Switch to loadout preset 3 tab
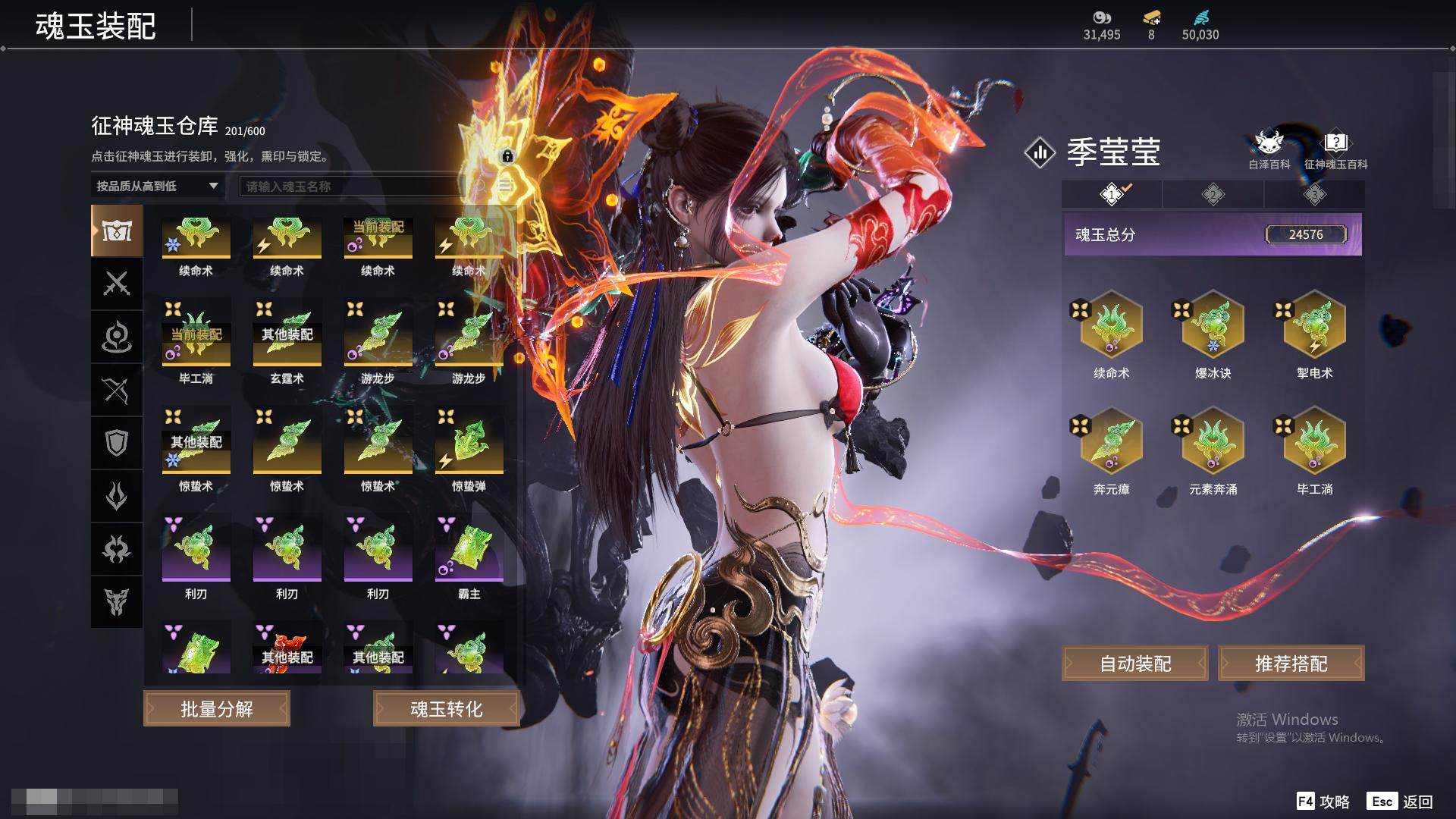This screenshot has width=1456, height=819. (x=1314, y=195)
